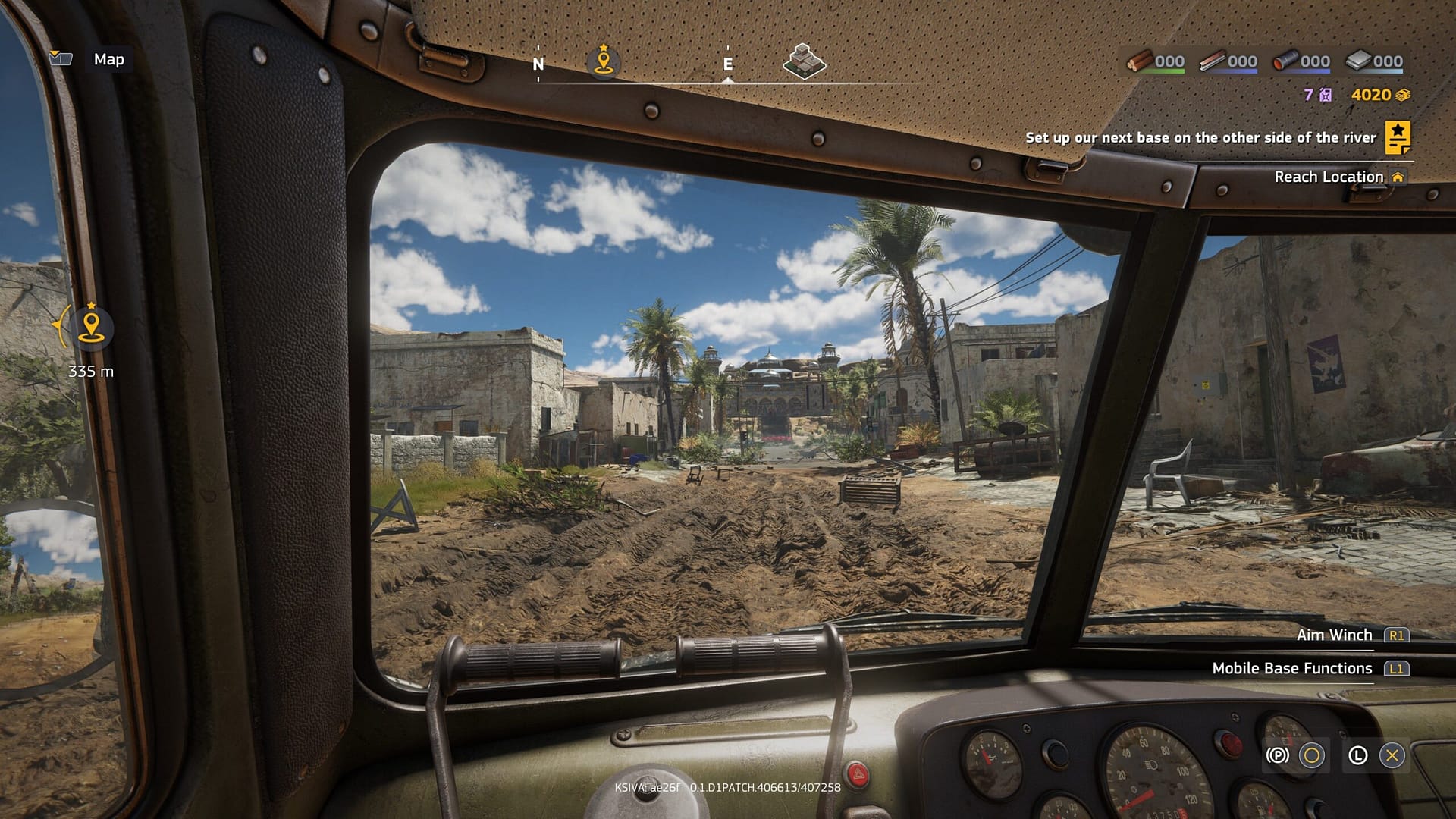Toggle the parking brake icon bottom right
1456x819 pixels.
[x=1278, y=755]
